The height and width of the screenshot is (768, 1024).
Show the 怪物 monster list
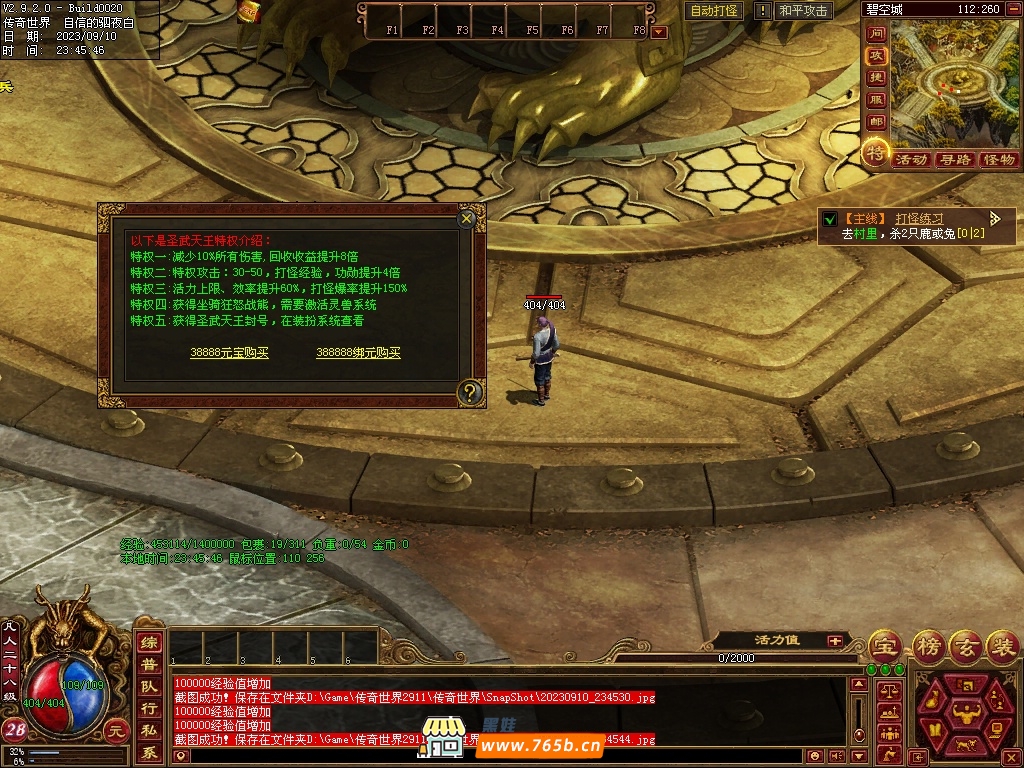pos(998,159)
